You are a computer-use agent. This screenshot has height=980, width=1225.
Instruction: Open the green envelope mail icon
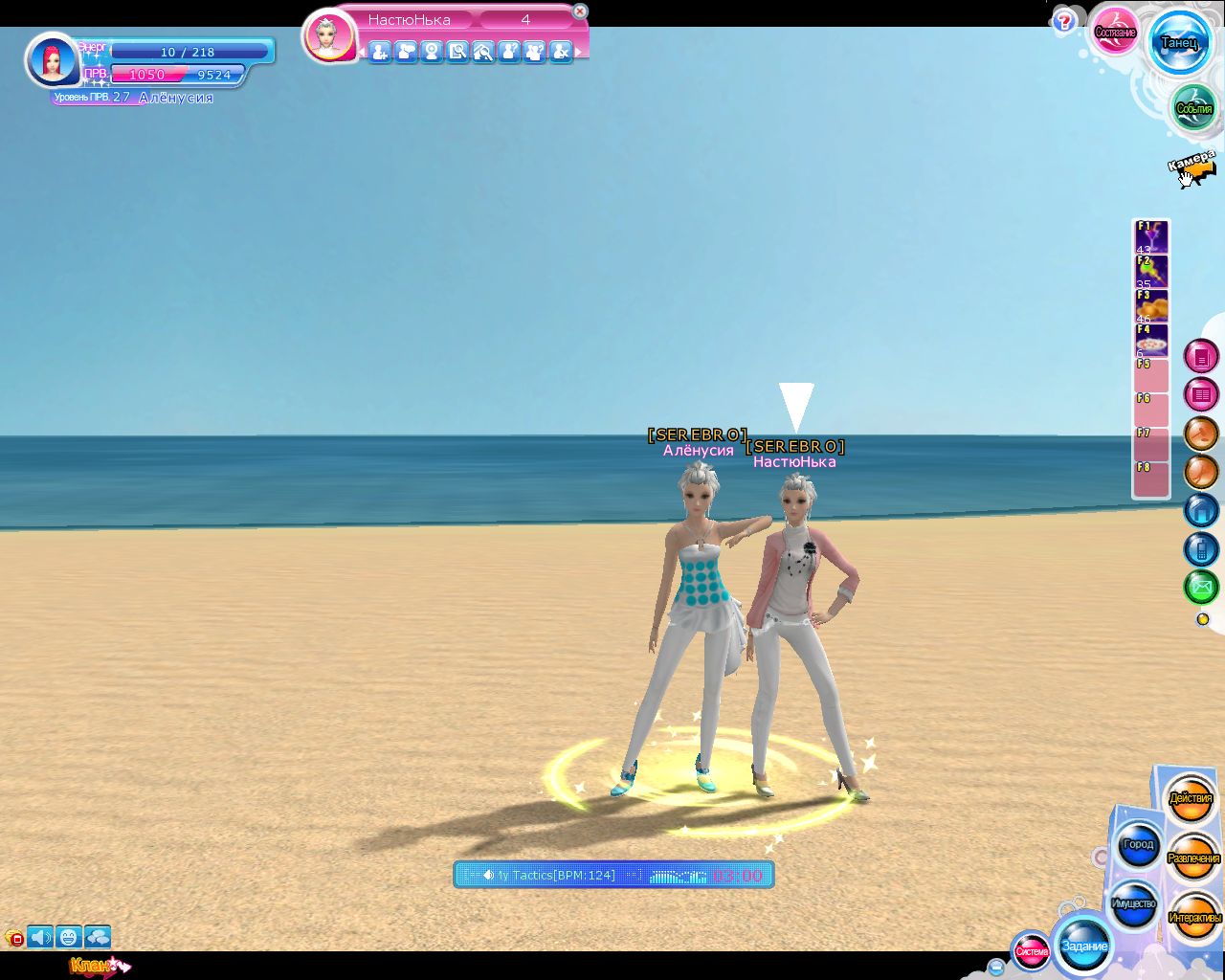pyautogui.click(x=1201, y=586)
